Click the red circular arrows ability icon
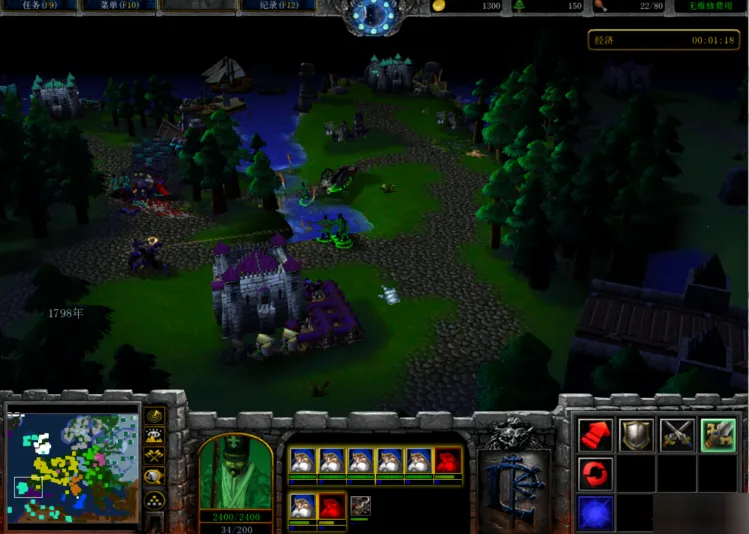 (595, 473)
